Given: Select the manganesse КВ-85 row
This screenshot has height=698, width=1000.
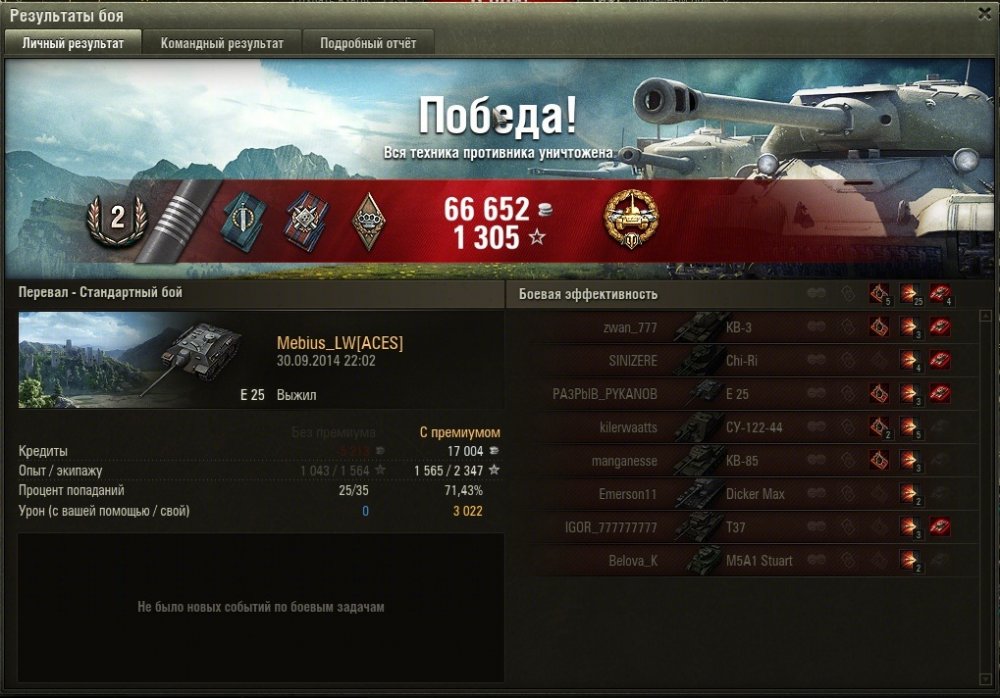Looking at the screenshot, I should coord(740,461).
